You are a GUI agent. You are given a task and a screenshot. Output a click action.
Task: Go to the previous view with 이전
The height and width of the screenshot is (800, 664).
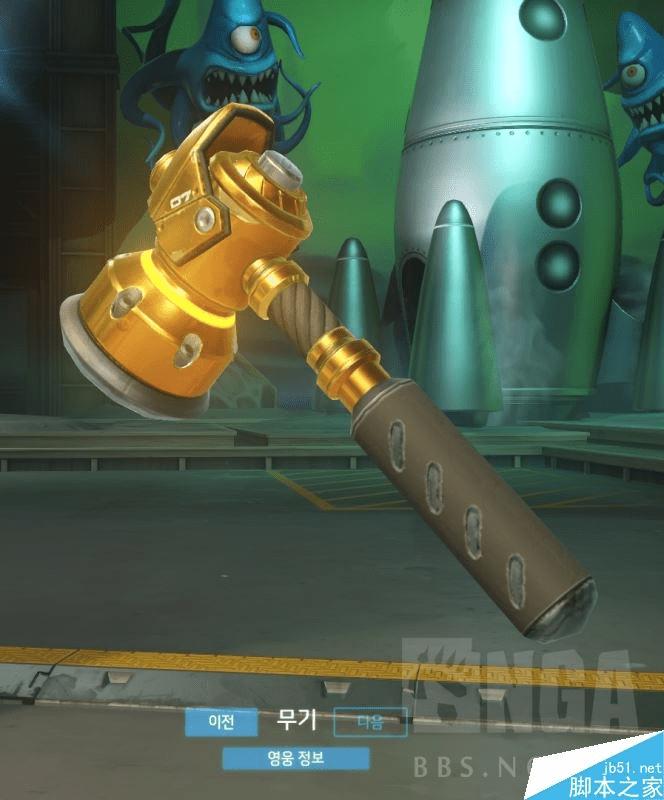coord(221,720)
